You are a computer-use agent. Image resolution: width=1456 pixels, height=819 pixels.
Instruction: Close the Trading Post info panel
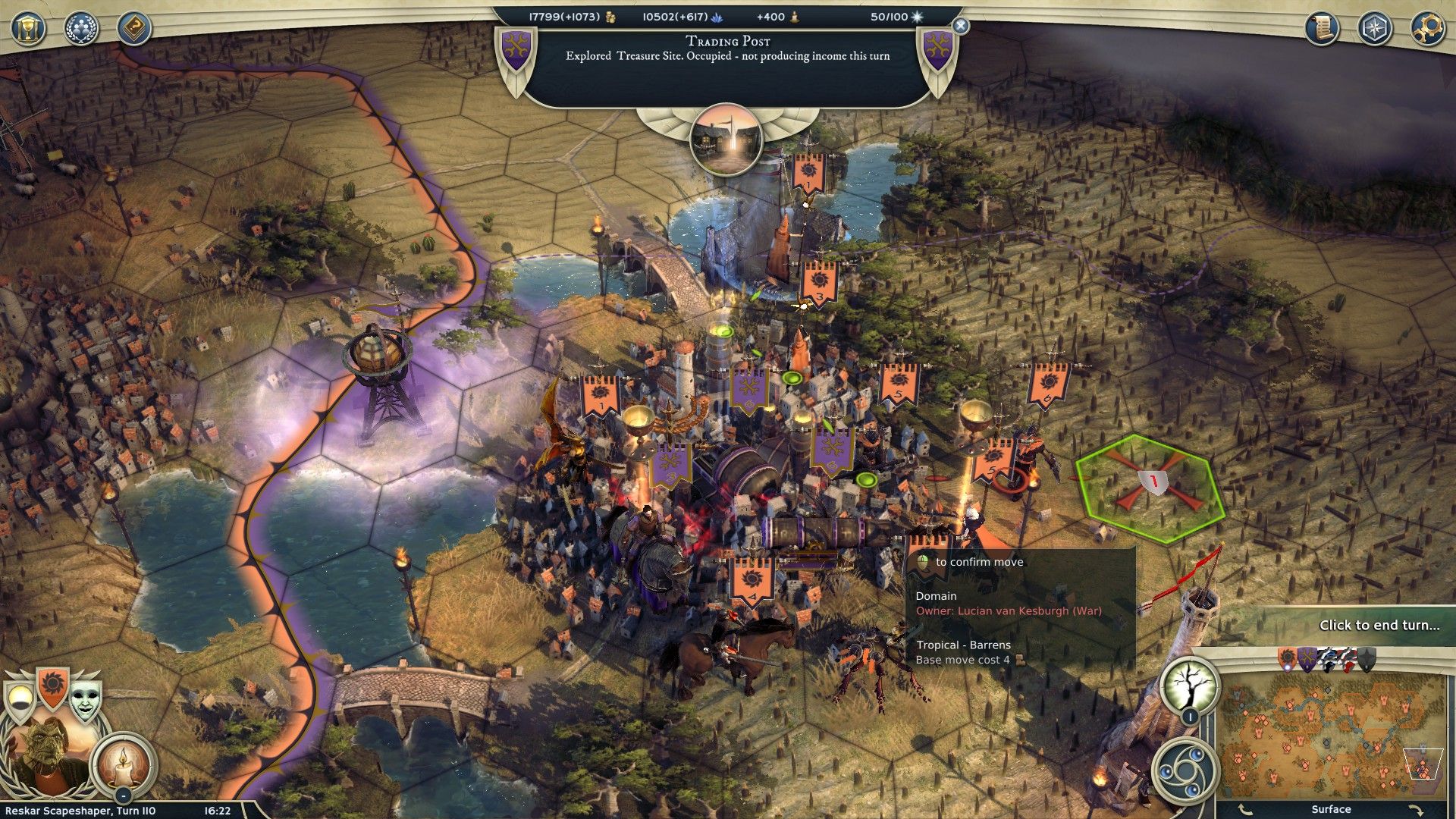pos(960,26)
